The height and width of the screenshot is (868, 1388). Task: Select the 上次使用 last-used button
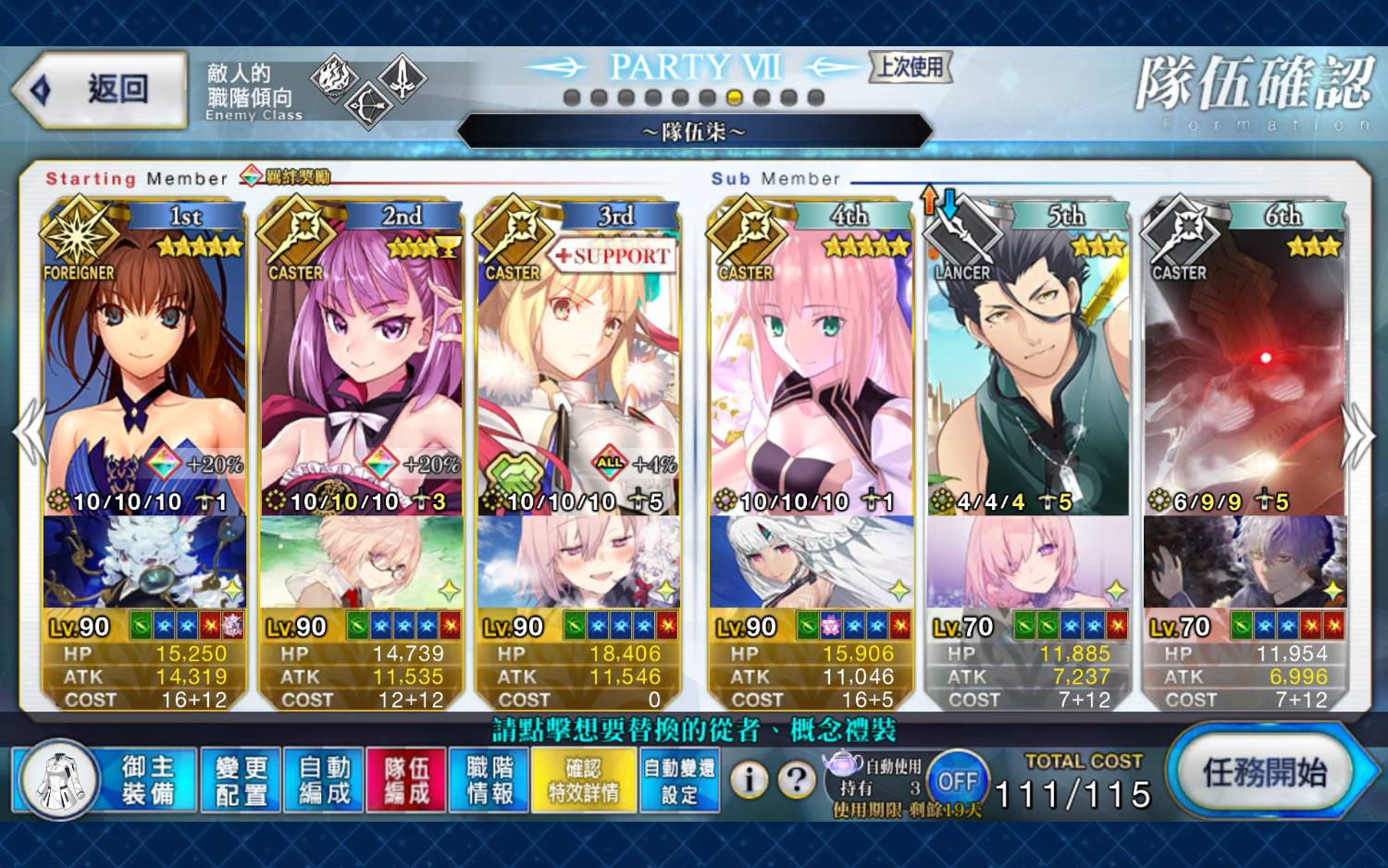click(911, 67)
